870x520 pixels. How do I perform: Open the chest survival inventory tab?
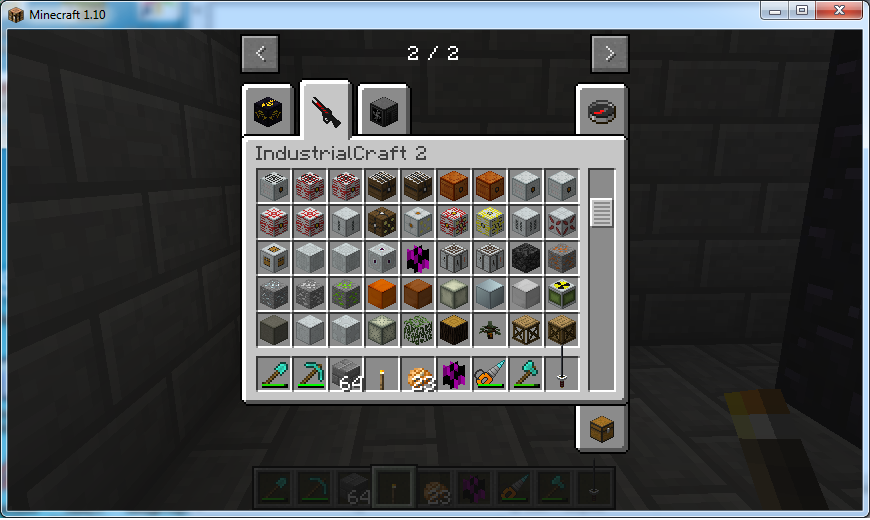(x=601, y=430)
